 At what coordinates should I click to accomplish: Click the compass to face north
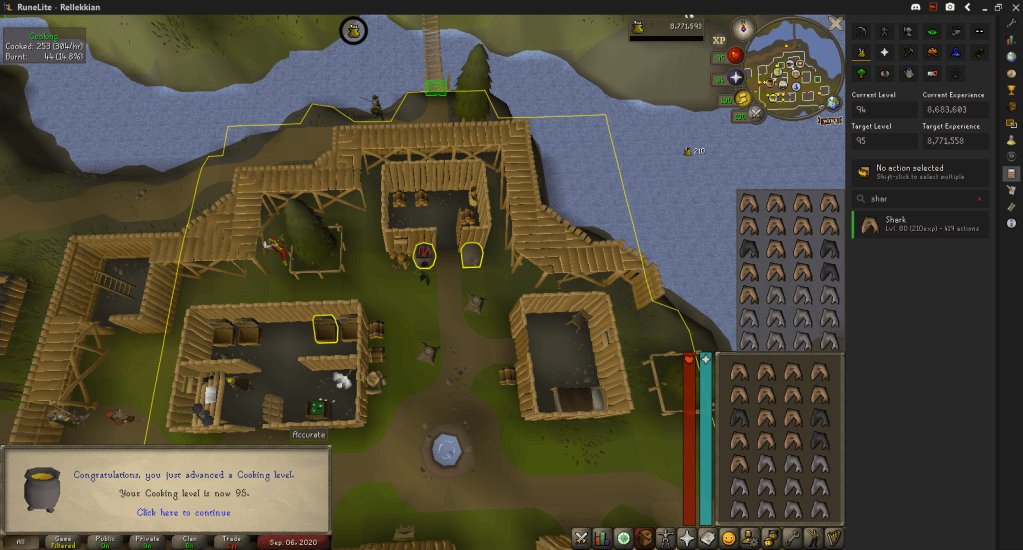coord(742,28)
